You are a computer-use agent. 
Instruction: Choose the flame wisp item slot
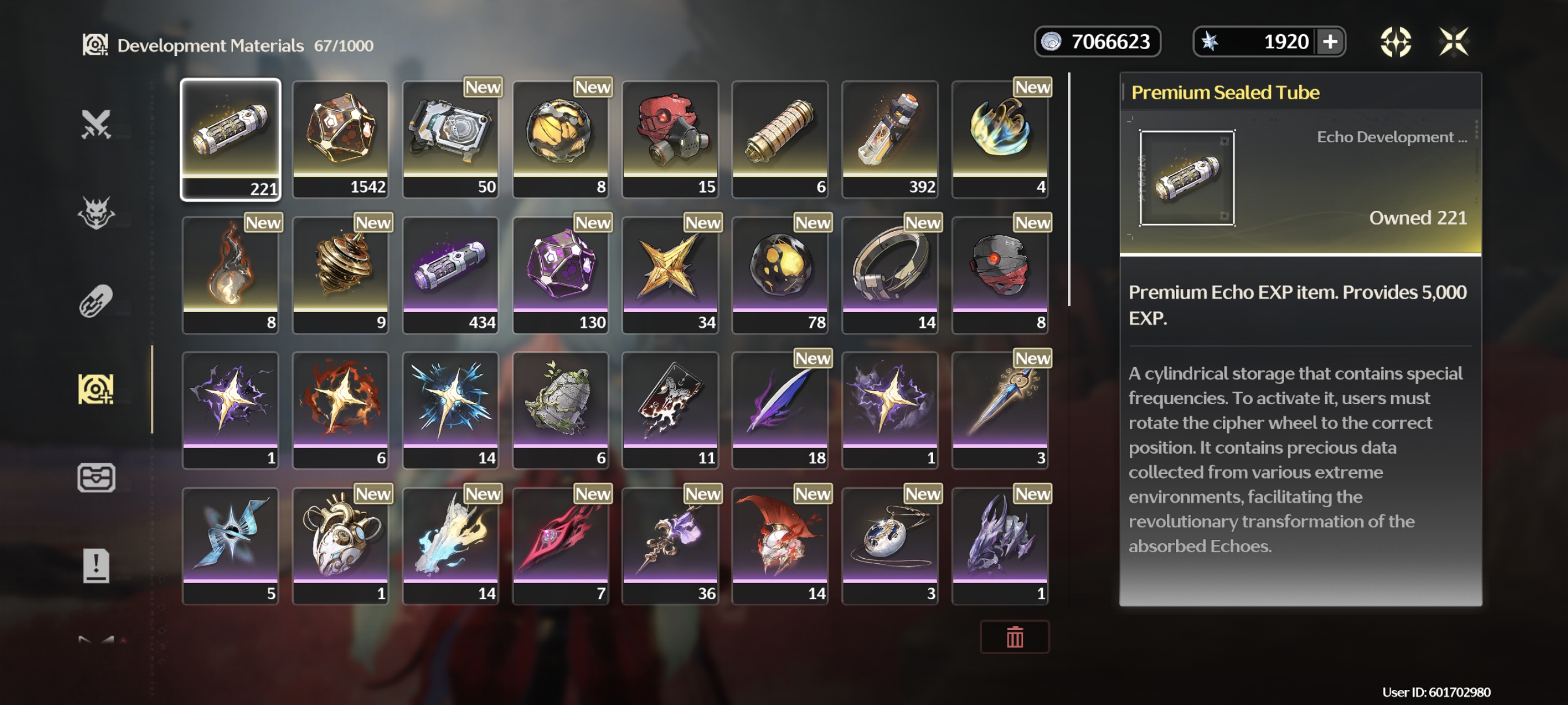[230, 274]
